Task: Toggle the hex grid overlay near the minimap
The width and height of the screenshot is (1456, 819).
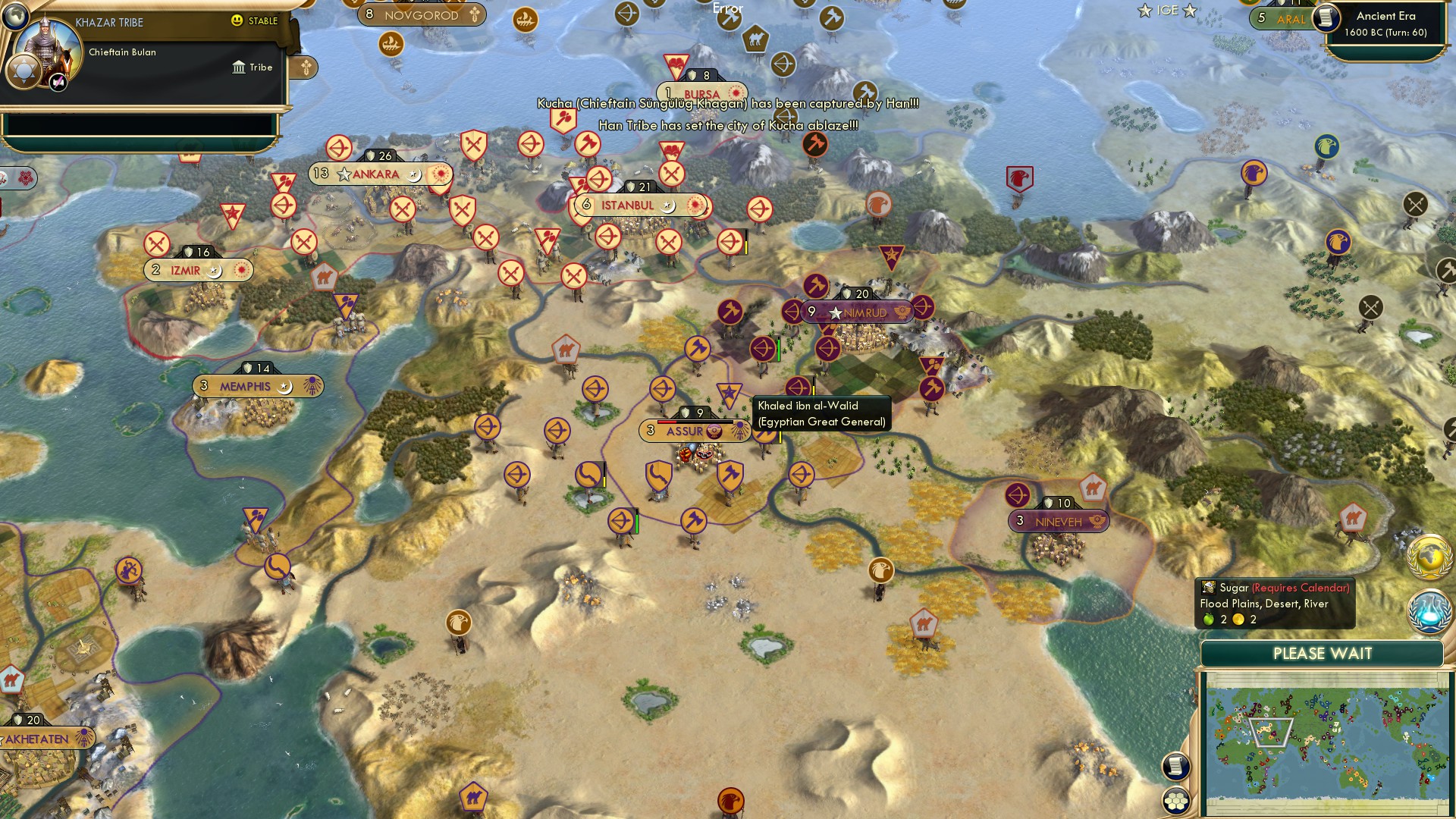Action: pyautogui.click(x=1175, y=800)
